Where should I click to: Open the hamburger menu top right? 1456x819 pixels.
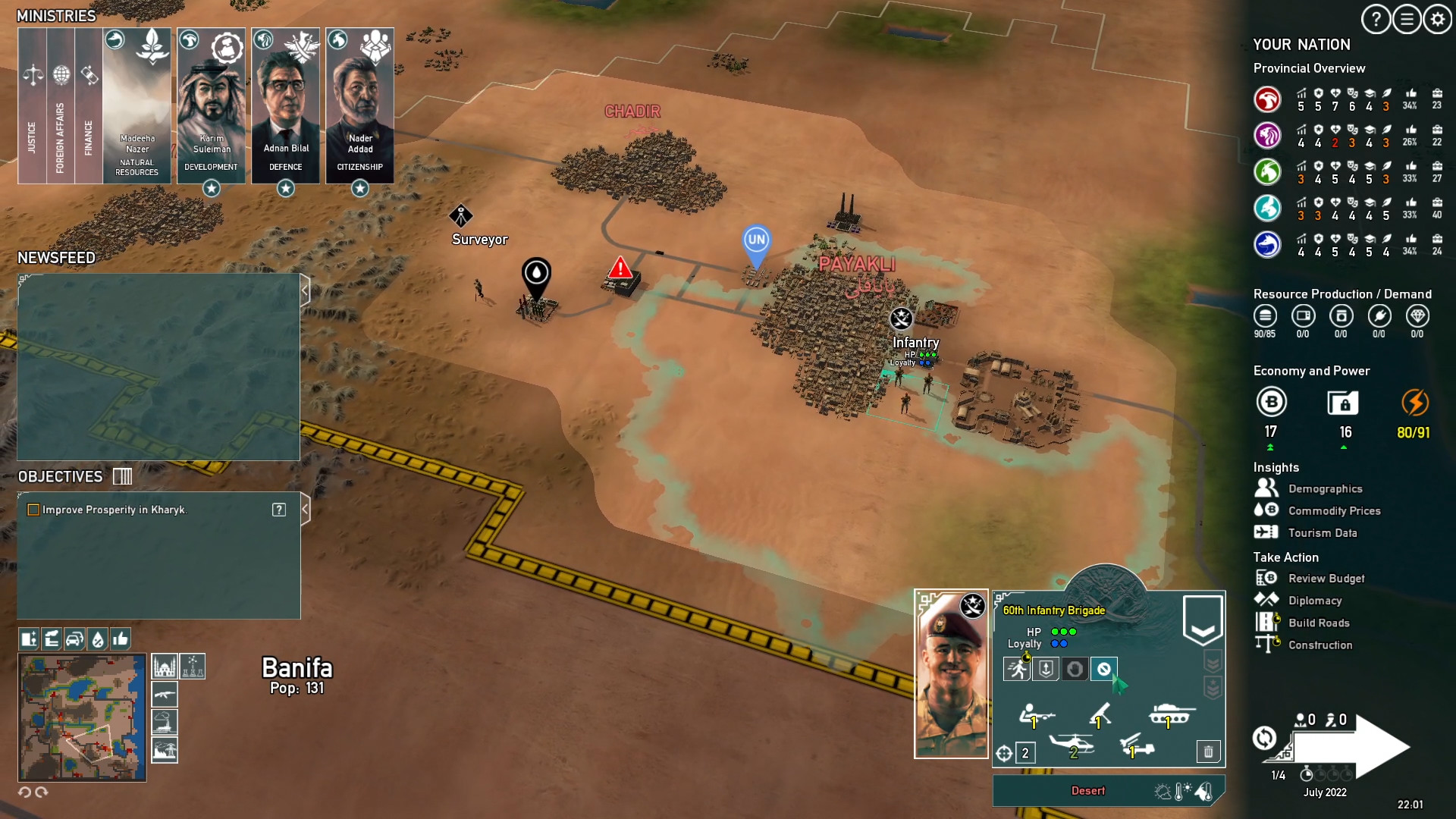(x=1407, y=20)
